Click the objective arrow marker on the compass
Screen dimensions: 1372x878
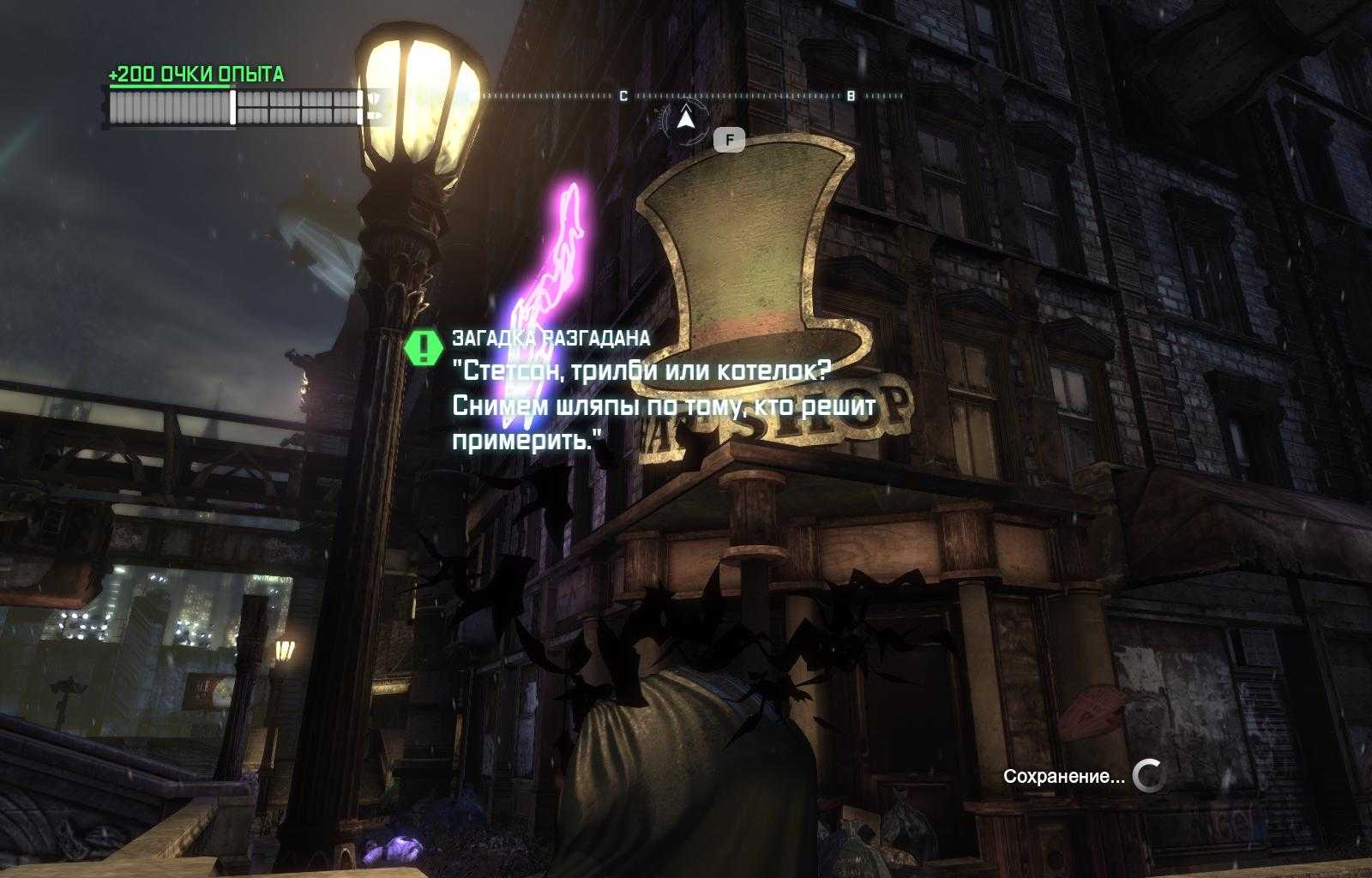coord(684,119)
